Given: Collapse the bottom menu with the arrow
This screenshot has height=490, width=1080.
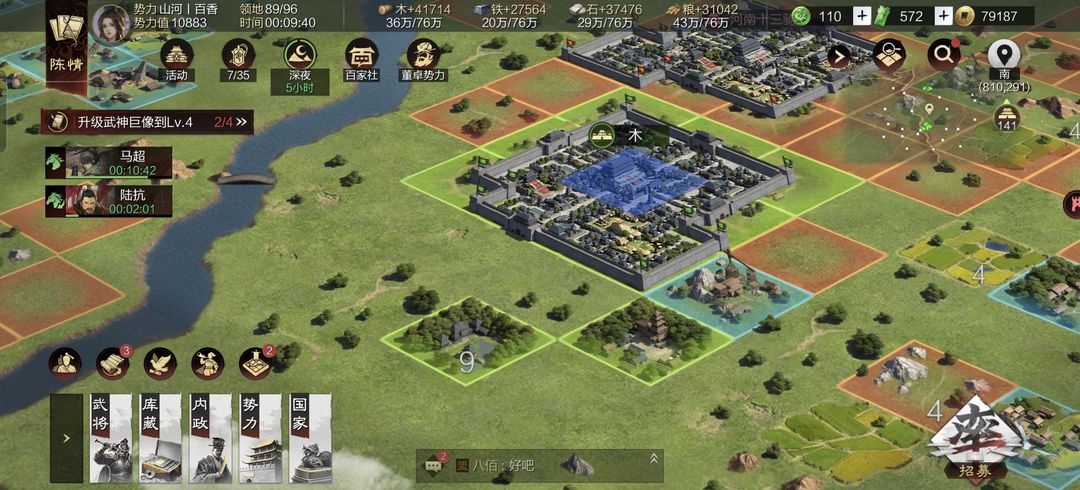Looking at the screenshot, I should click(x=67, y=438).
